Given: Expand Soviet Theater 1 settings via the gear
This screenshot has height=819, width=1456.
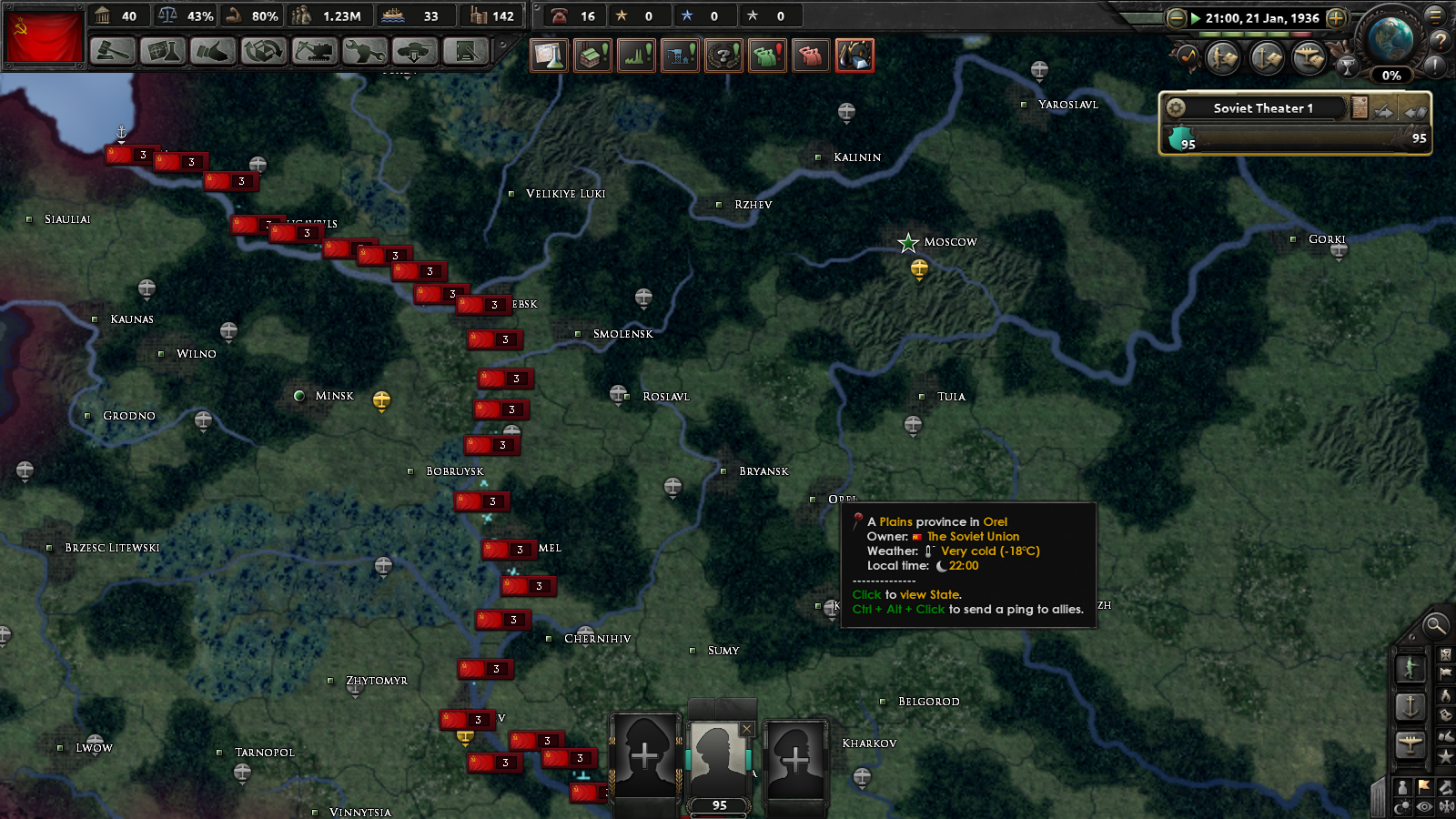Looking at the screenshot, I should click(1177, 107).
